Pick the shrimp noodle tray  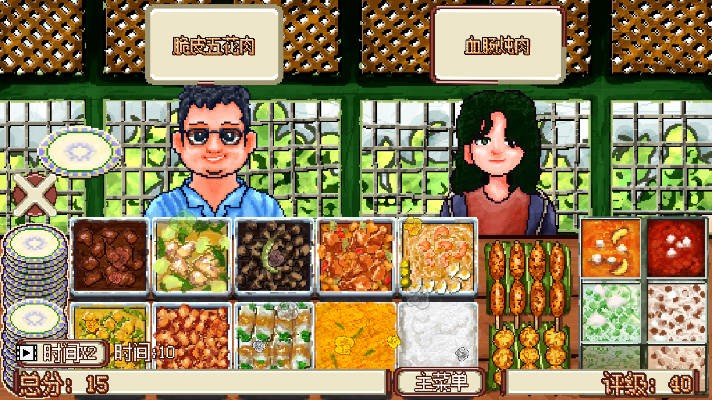tap(437, 257)
